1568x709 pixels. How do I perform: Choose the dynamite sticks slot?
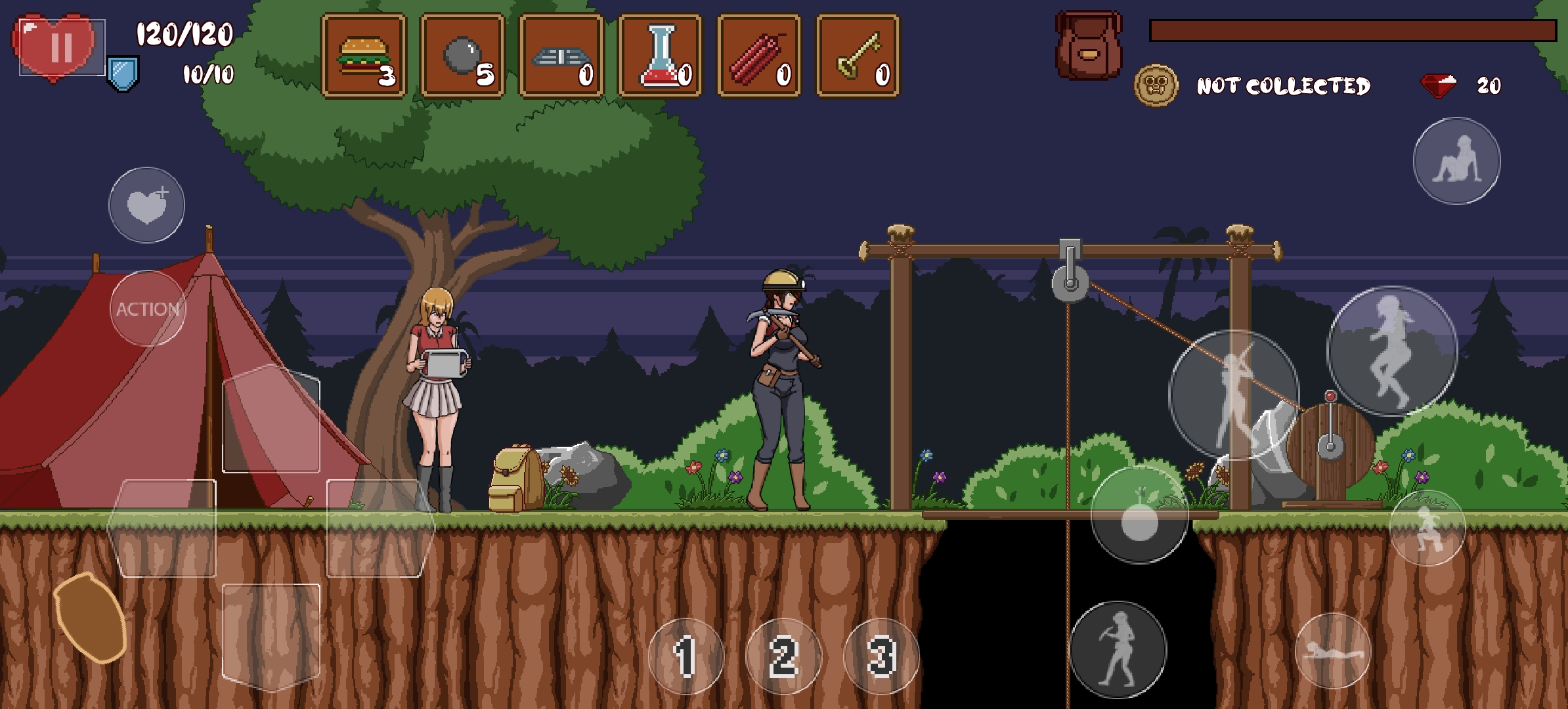[x=759, y=56]
